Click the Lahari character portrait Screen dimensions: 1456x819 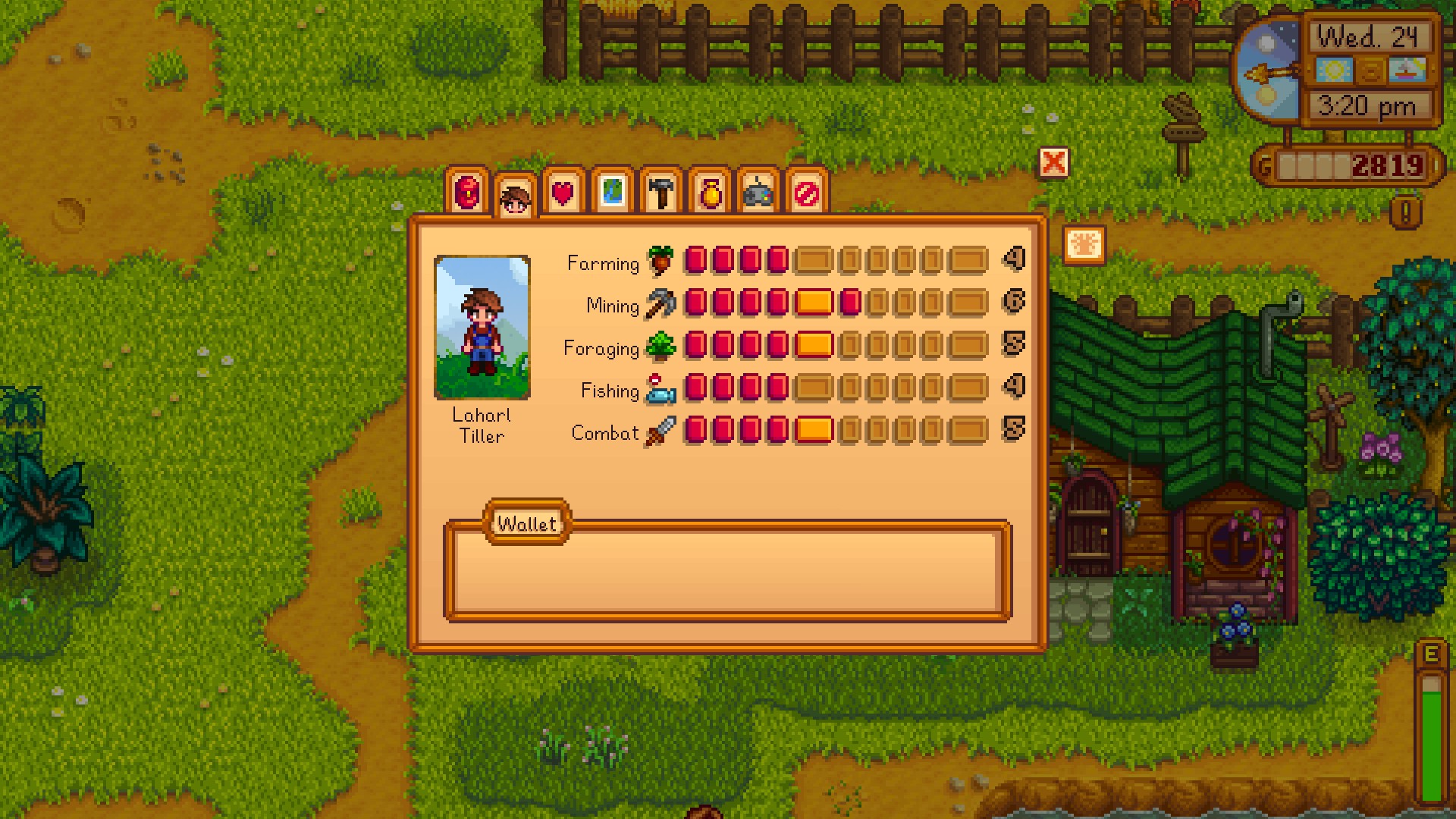[482, 327]
